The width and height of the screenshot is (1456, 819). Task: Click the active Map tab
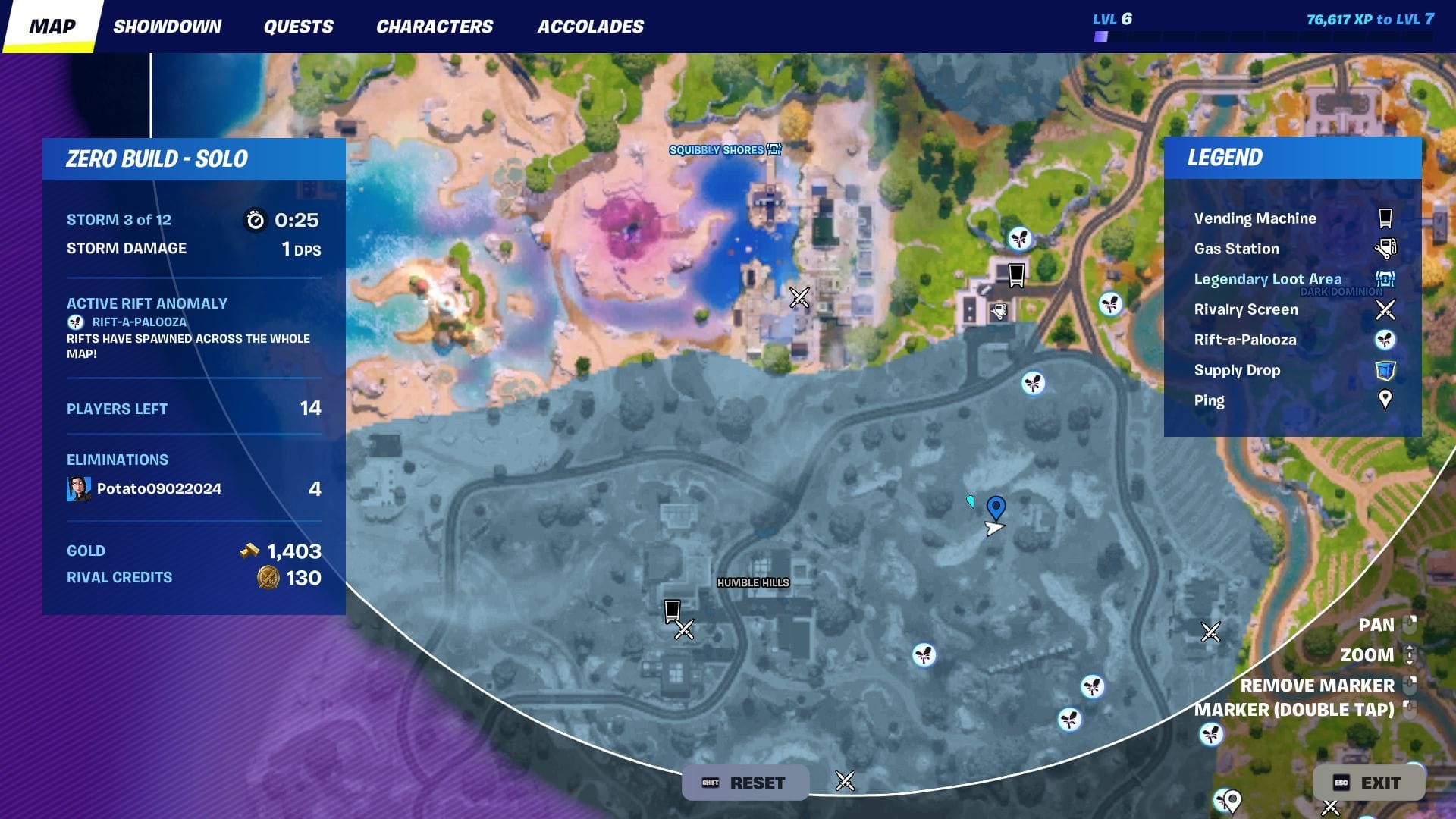(x=52, y=27)
